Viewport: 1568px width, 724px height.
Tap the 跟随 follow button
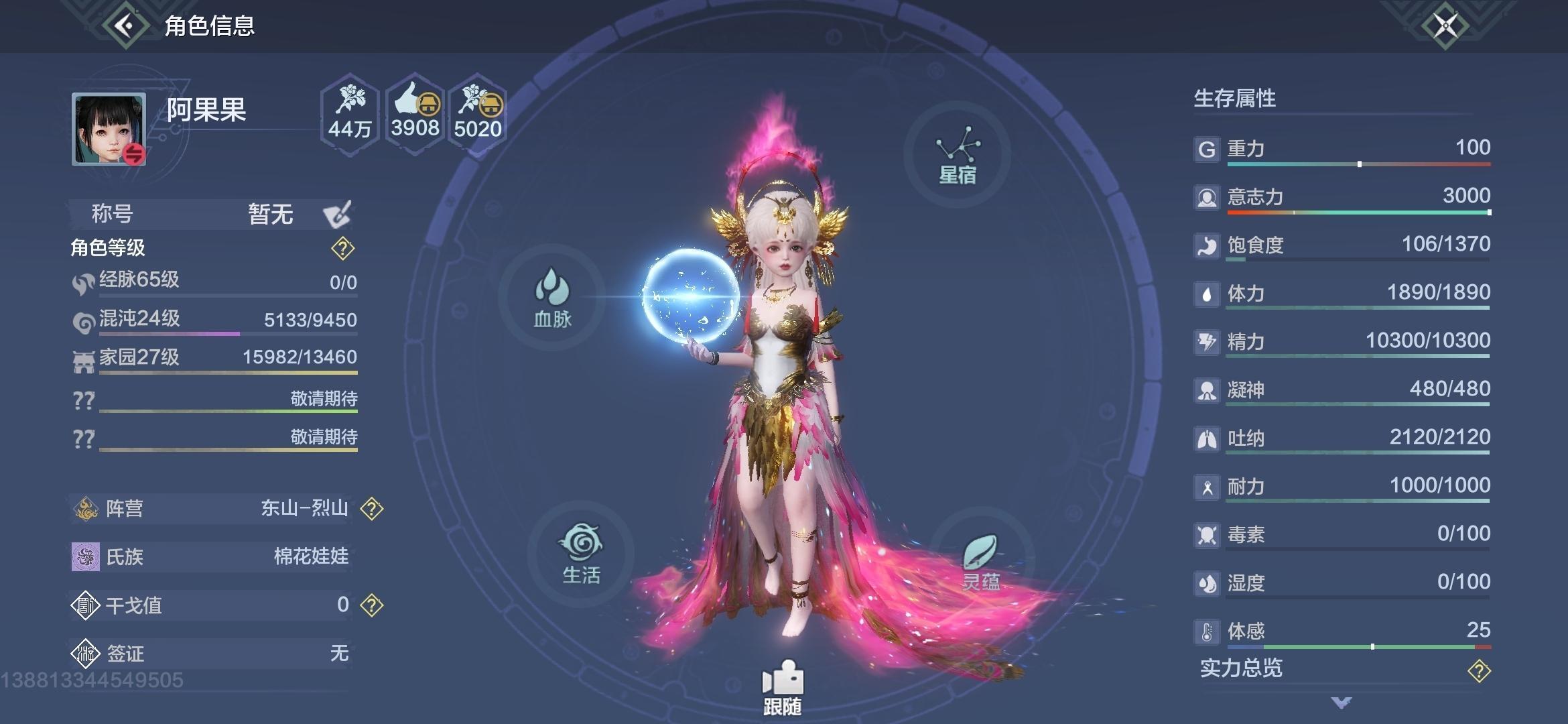(782, 688)
